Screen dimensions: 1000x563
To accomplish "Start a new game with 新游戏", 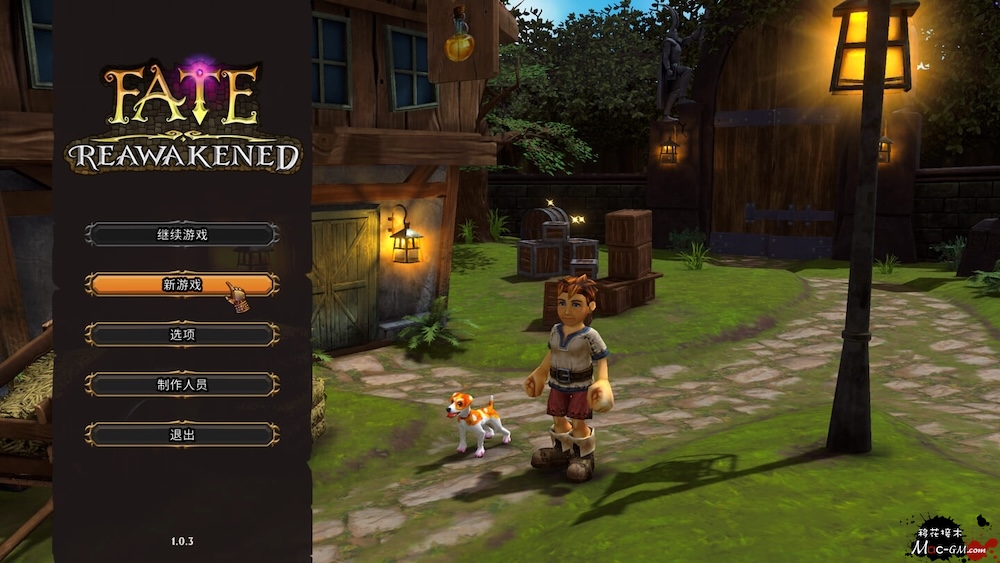I will coord(182,285).
